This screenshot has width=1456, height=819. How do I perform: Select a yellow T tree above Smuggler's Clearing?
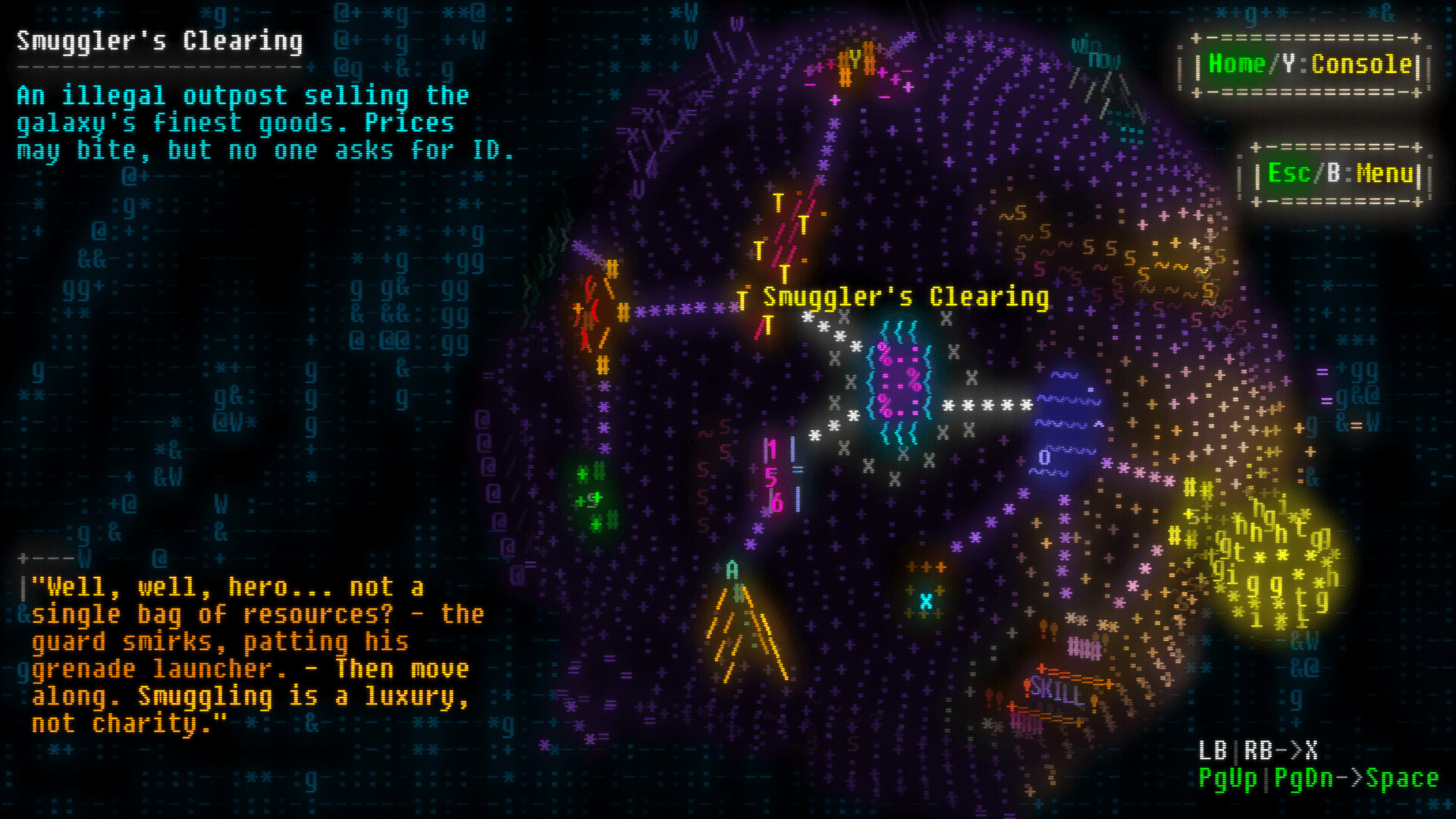pos(779,202)
